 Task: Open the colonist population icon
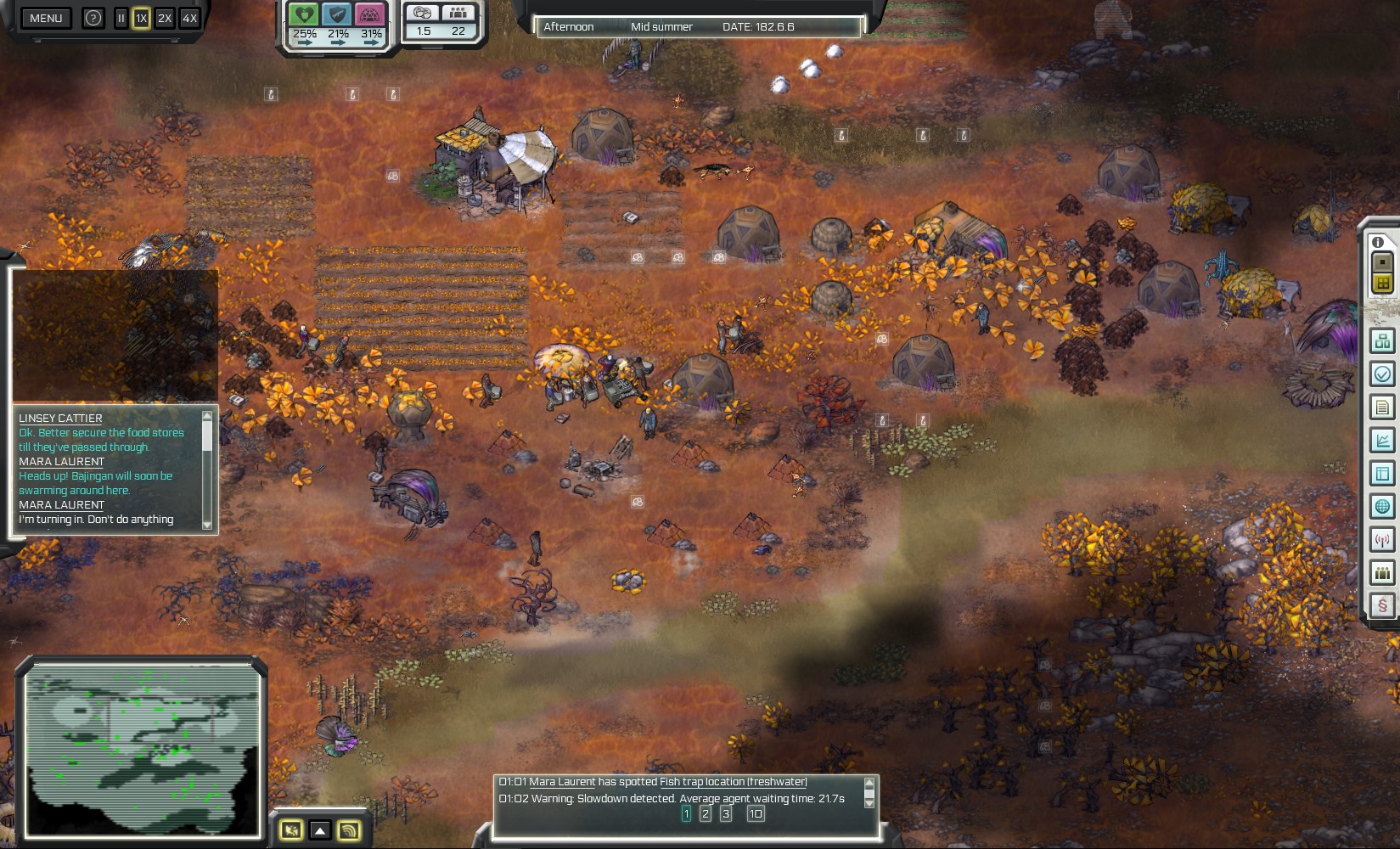click(x=458, y=13)
